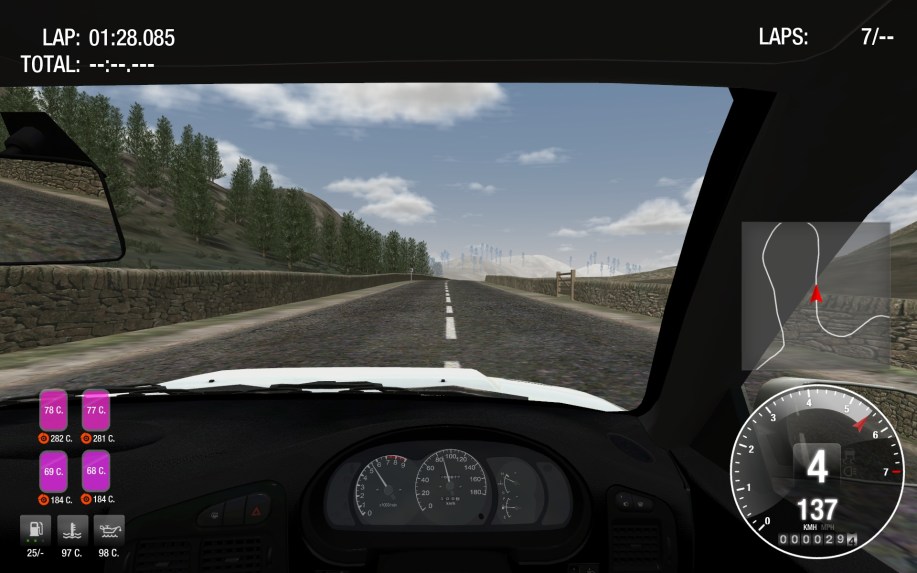917x573 pixels.
Task: Click the track minimap
Action: tap(815, 295)
